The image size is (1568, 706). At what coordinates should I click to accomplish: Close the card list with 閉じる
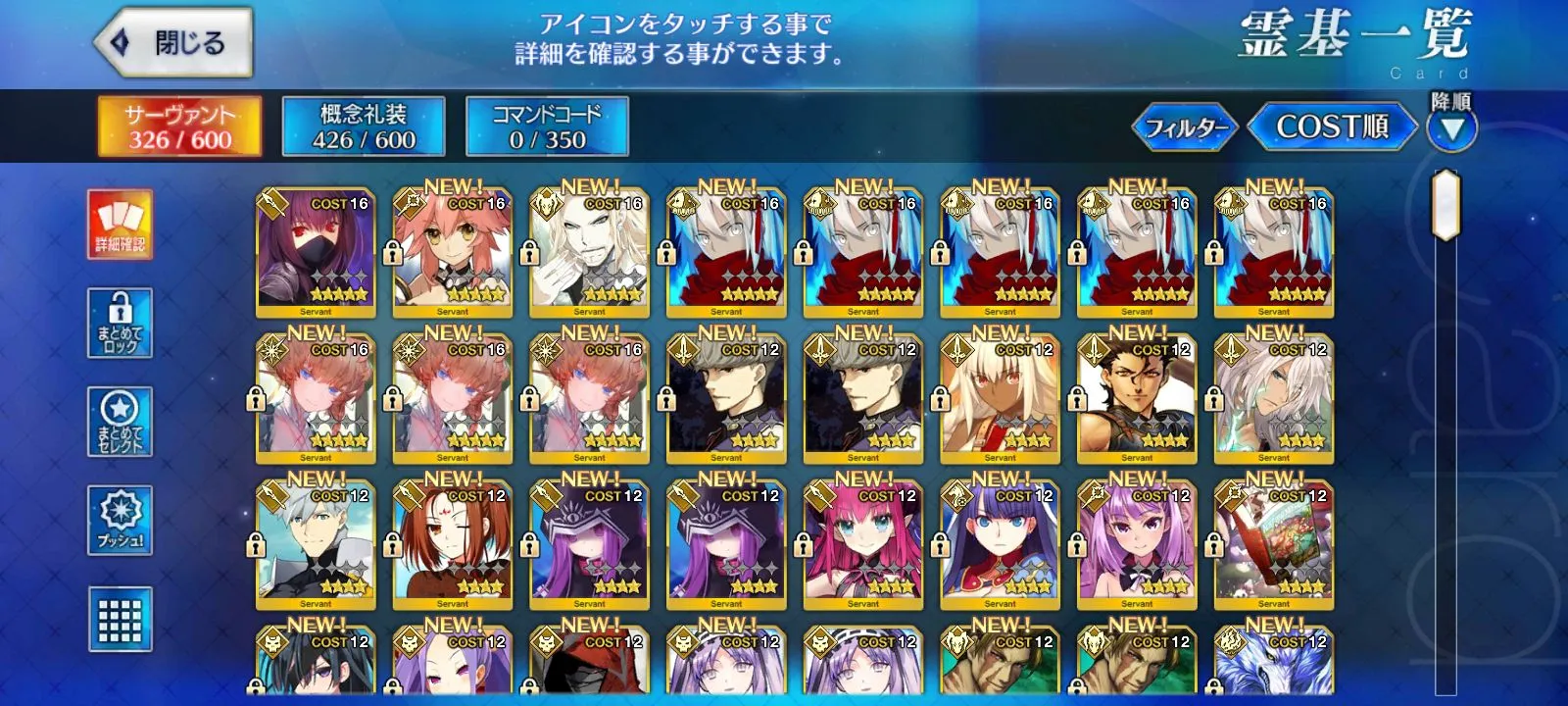pos(173,43)
